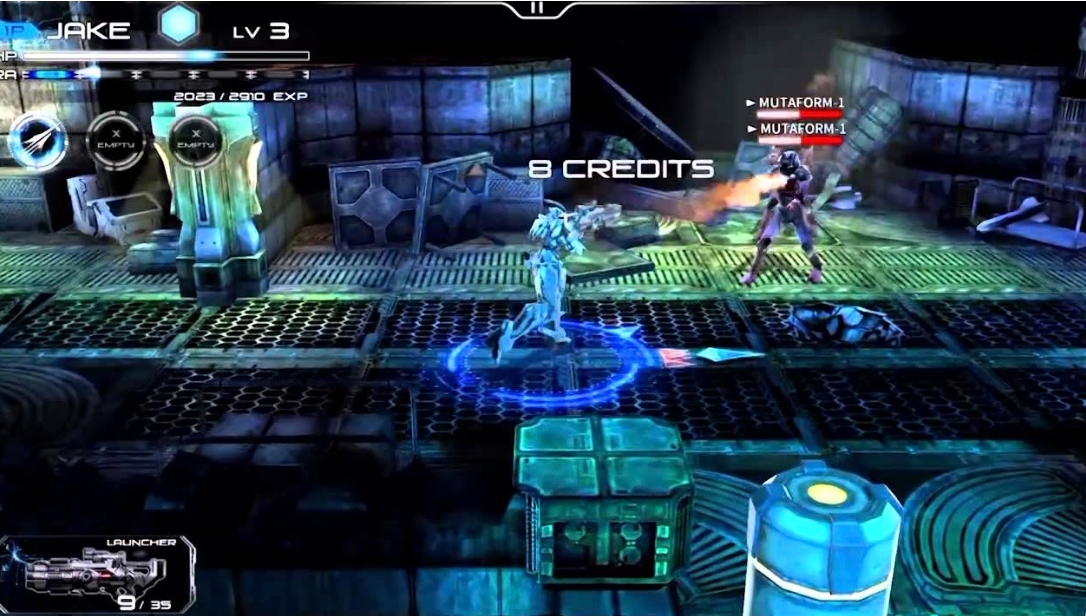Activate the missile skill icon
This screenshot has width=1086, height=616.
tap(38, 141)
